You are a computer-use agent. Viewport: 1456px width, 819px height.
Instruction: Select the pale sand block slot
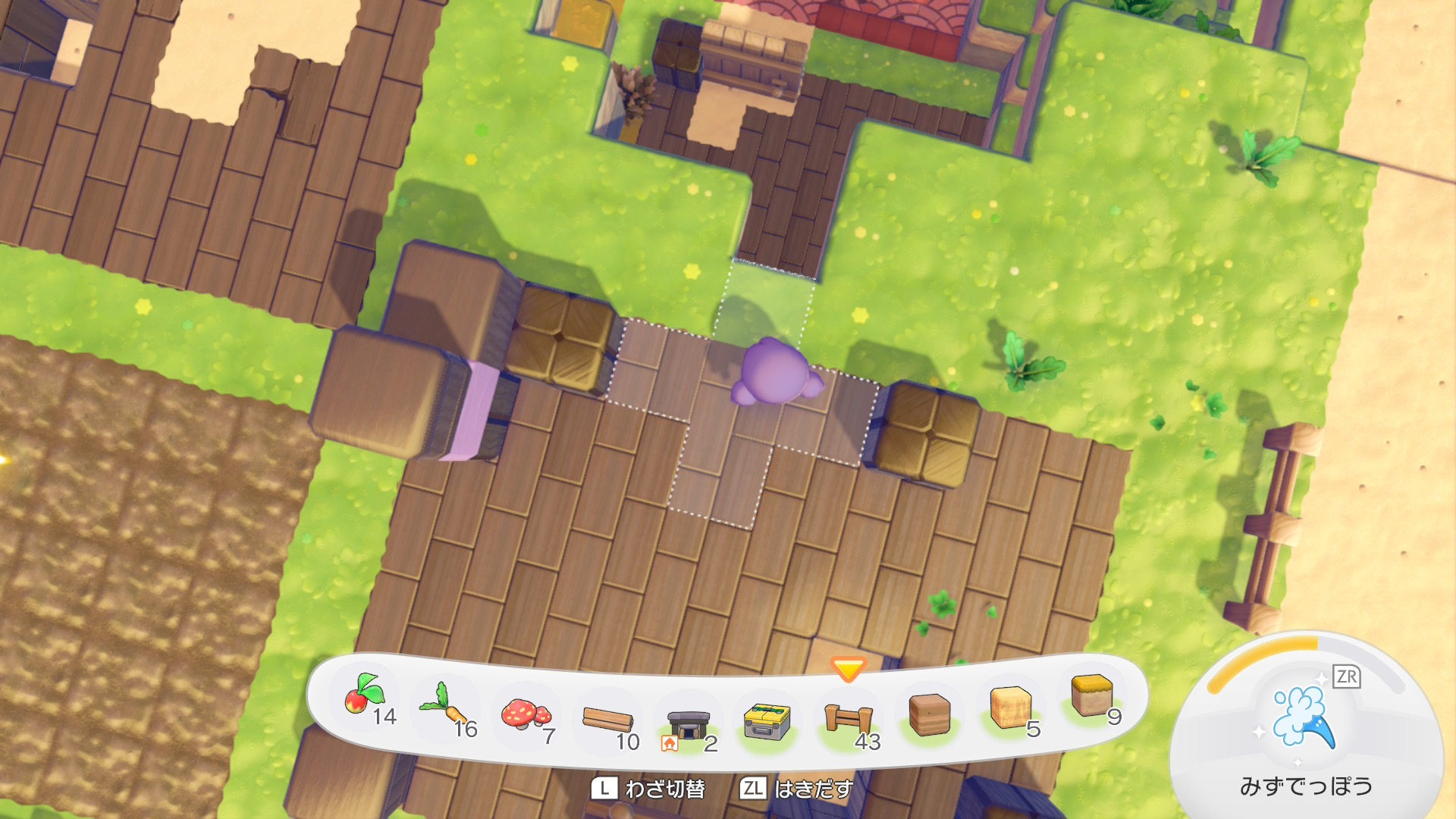1010,708
